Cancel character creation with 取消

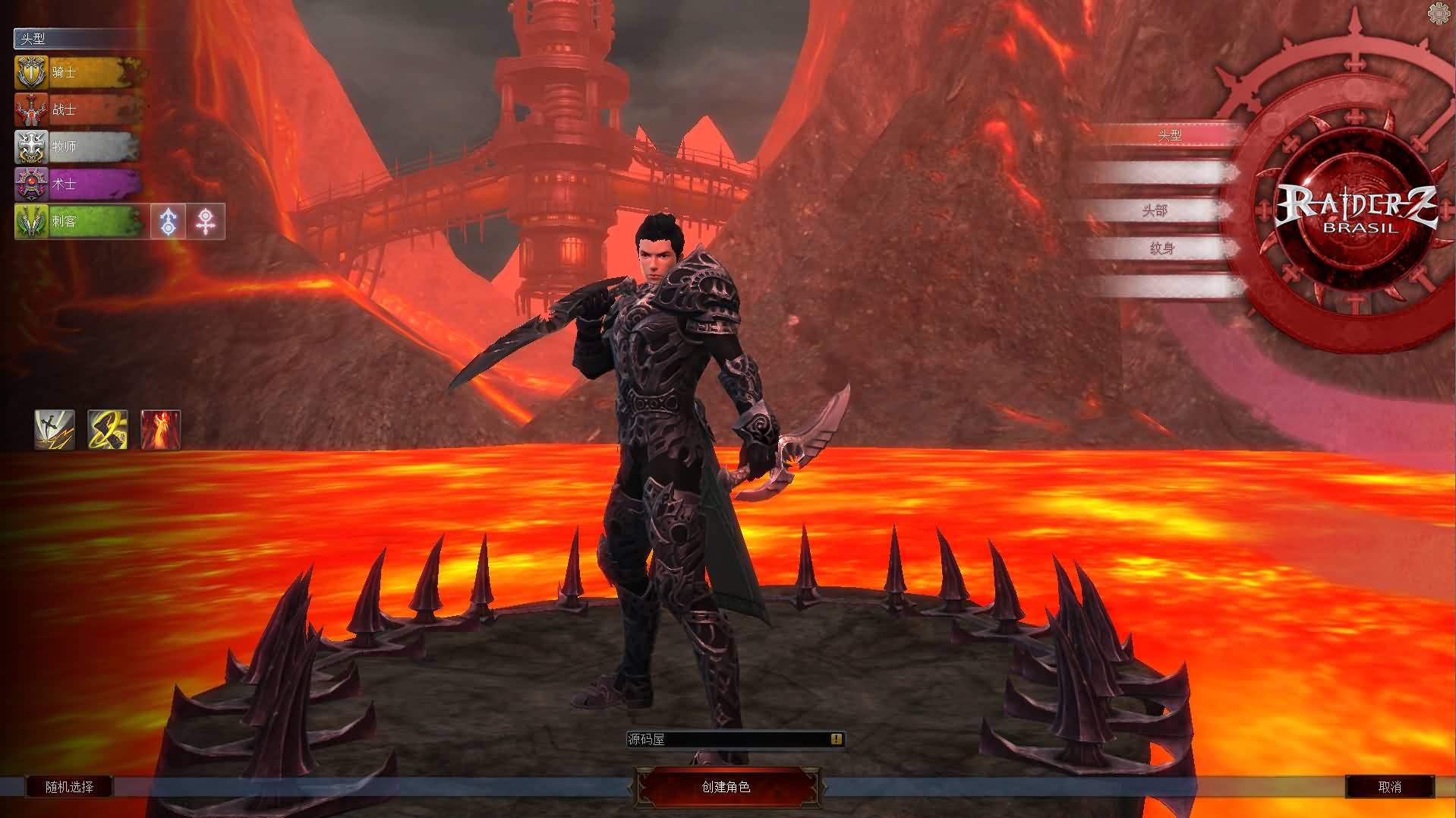pyautogui.click(x=1389, y=787)
